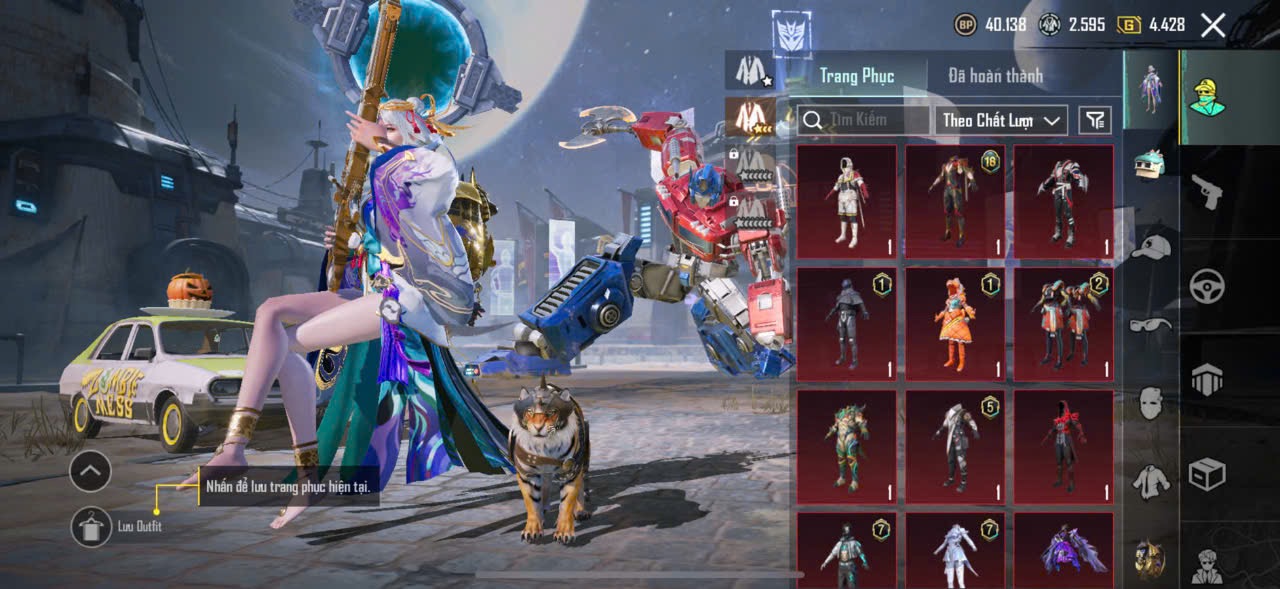Viewport: 1280px width, 589px height.
Task: Close the outfit inventory screen
Action: [1212, 25]
